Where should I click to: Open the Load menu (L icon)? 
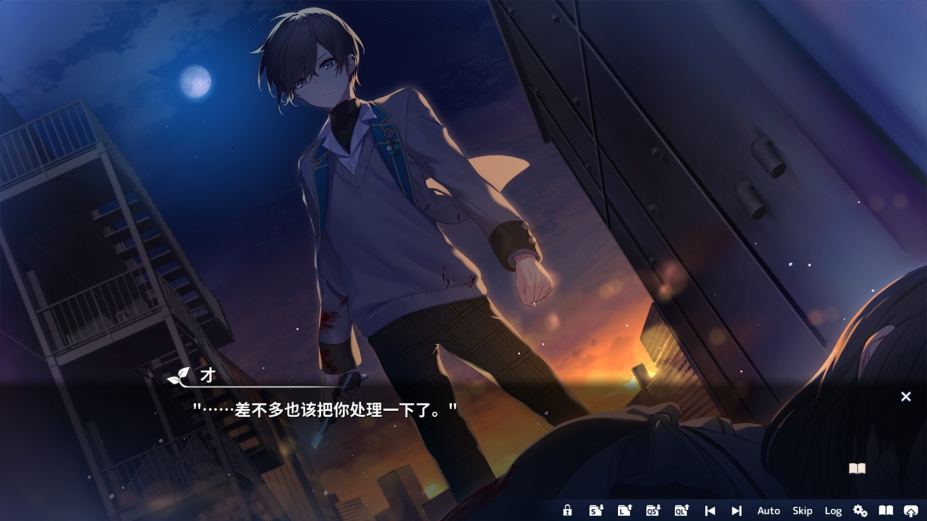624,511
